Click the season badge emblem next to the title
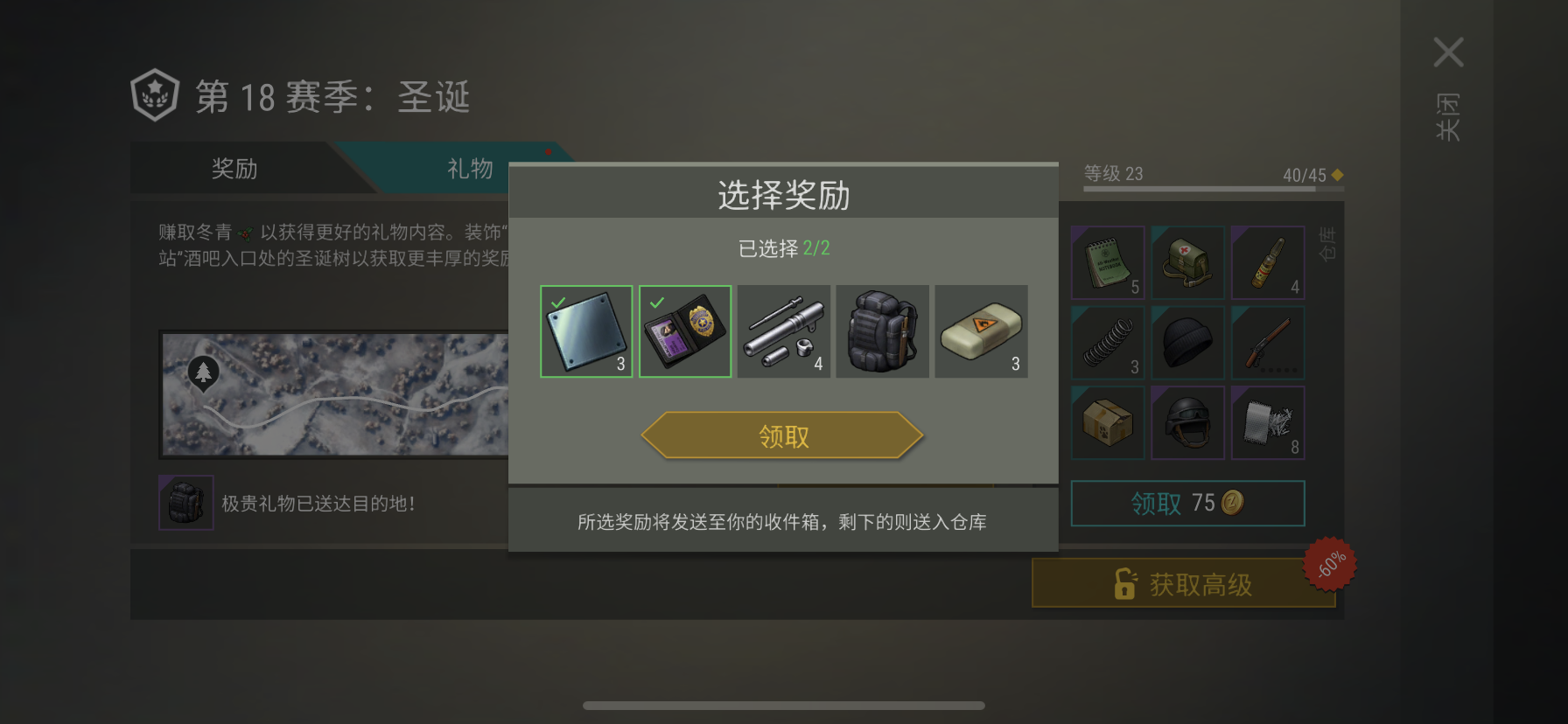This screenshot has height=724, width=1568. (x=155, y=94)
